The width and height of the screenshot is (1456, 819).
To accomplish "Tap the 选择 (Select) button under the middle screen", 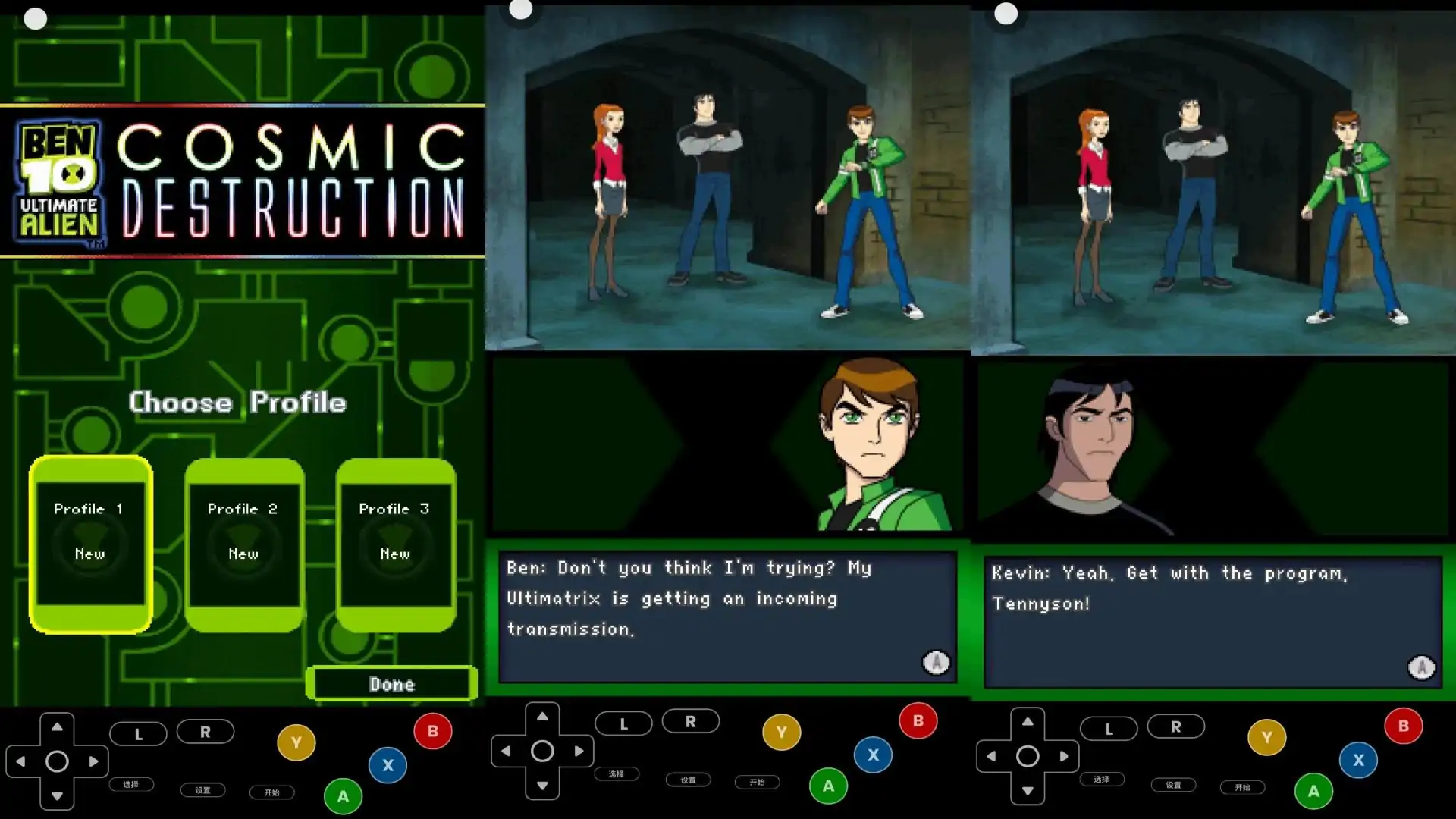I will (618, 774).
